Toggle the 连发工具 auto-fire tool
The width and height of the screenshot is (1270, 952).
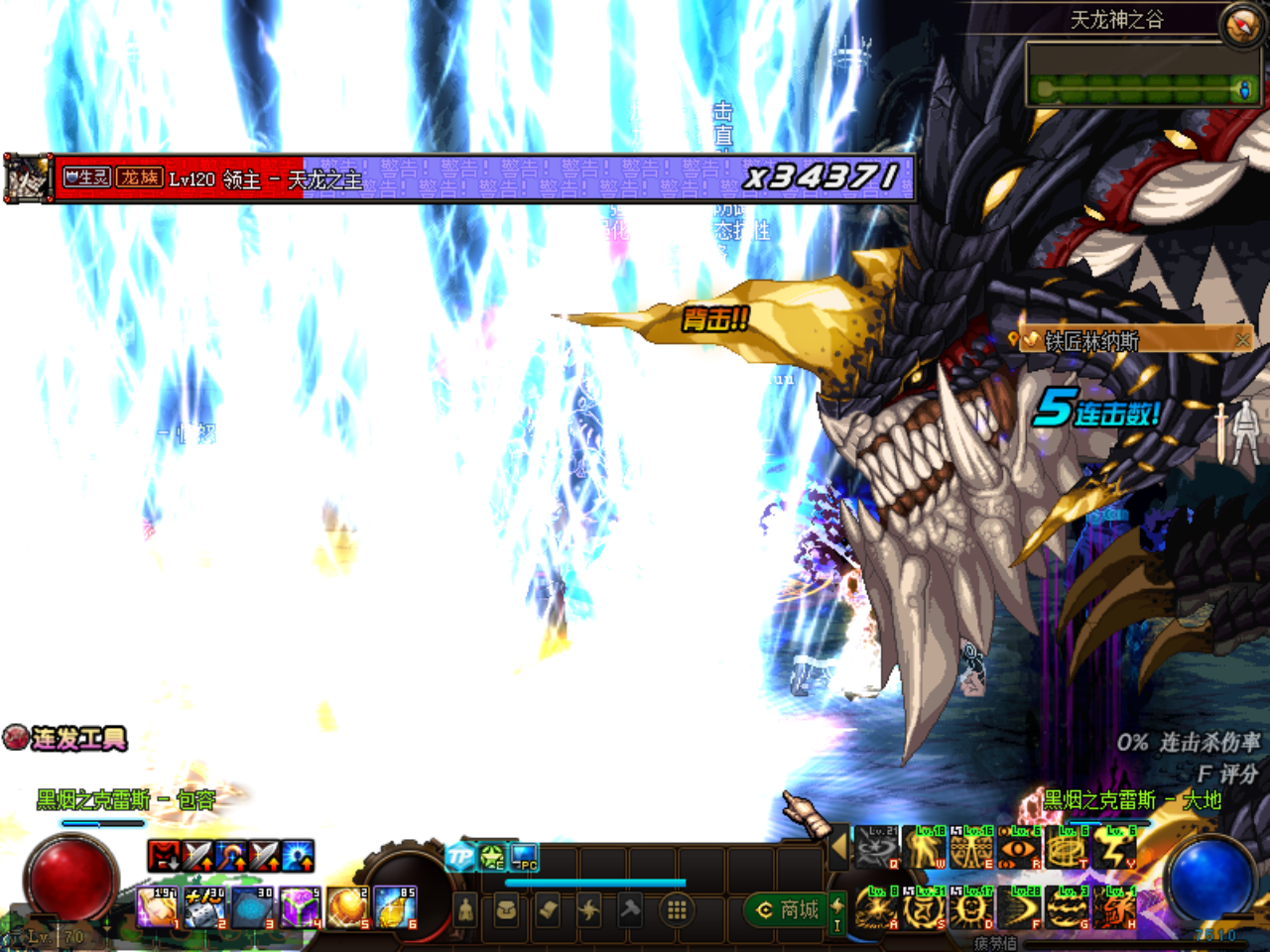15,740
